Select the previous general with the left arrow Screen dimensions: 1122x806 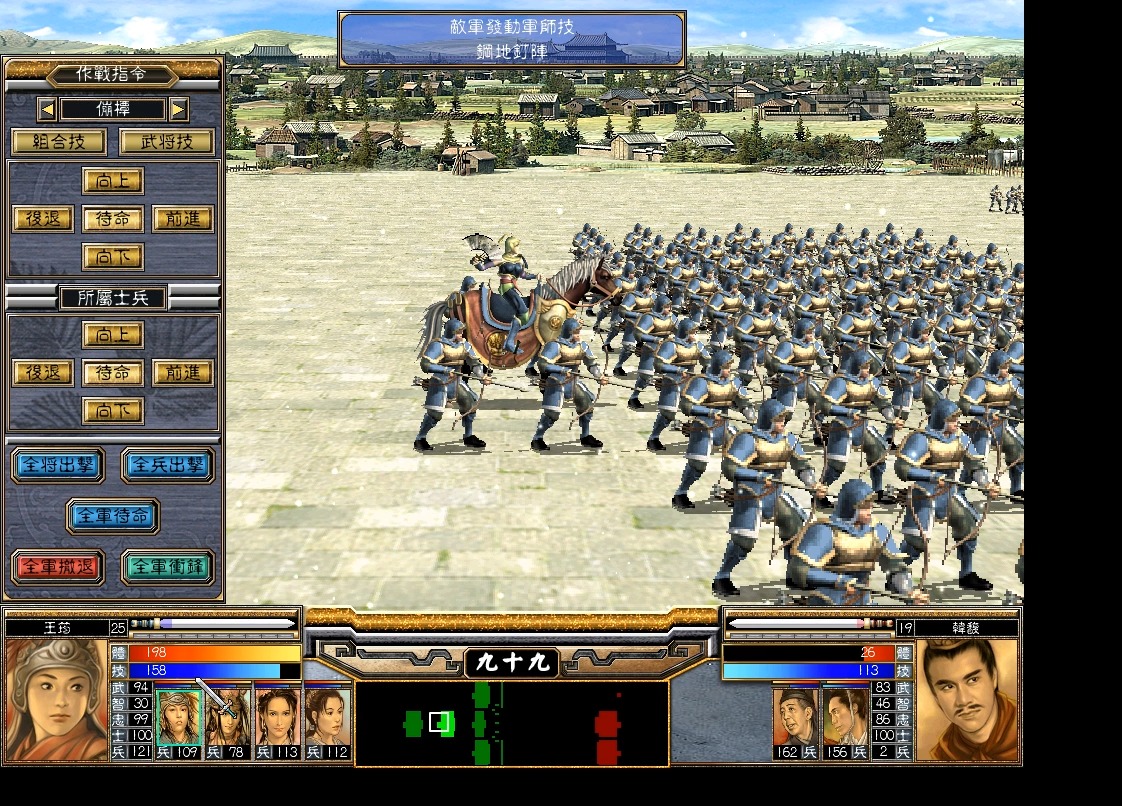tap(47, 108)
